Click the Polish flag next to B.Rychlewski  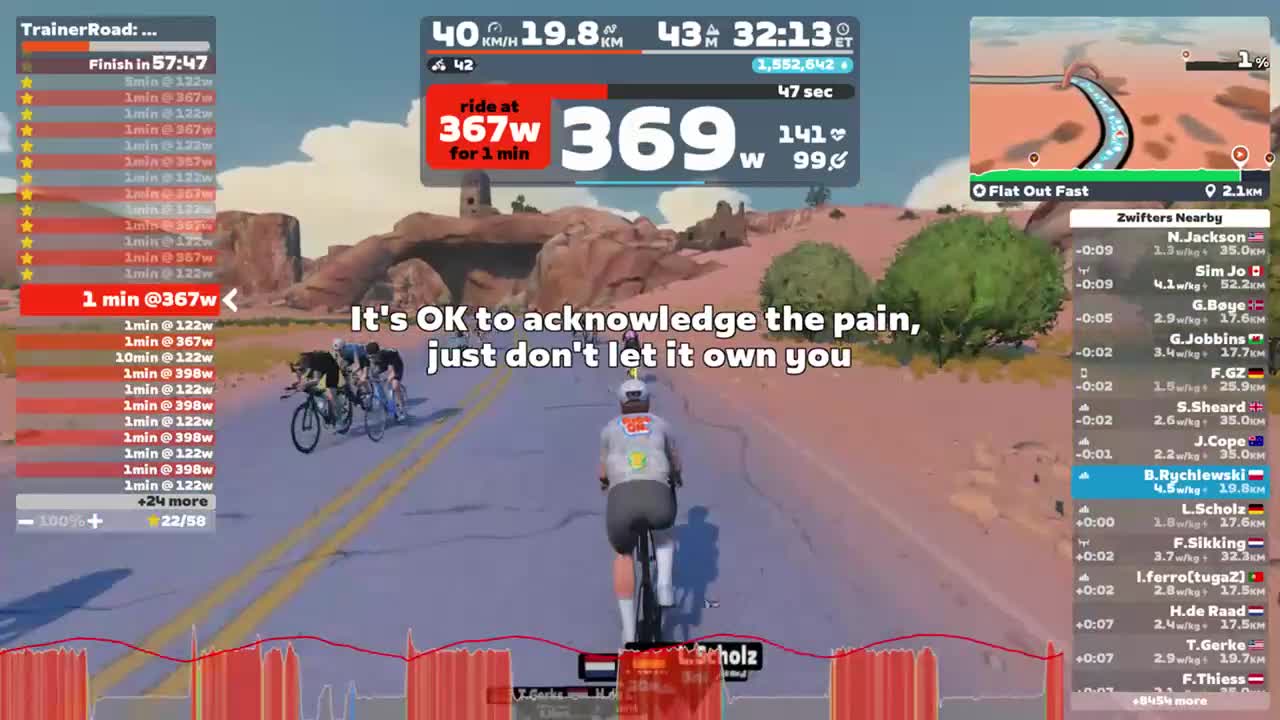click(1256, 474)
